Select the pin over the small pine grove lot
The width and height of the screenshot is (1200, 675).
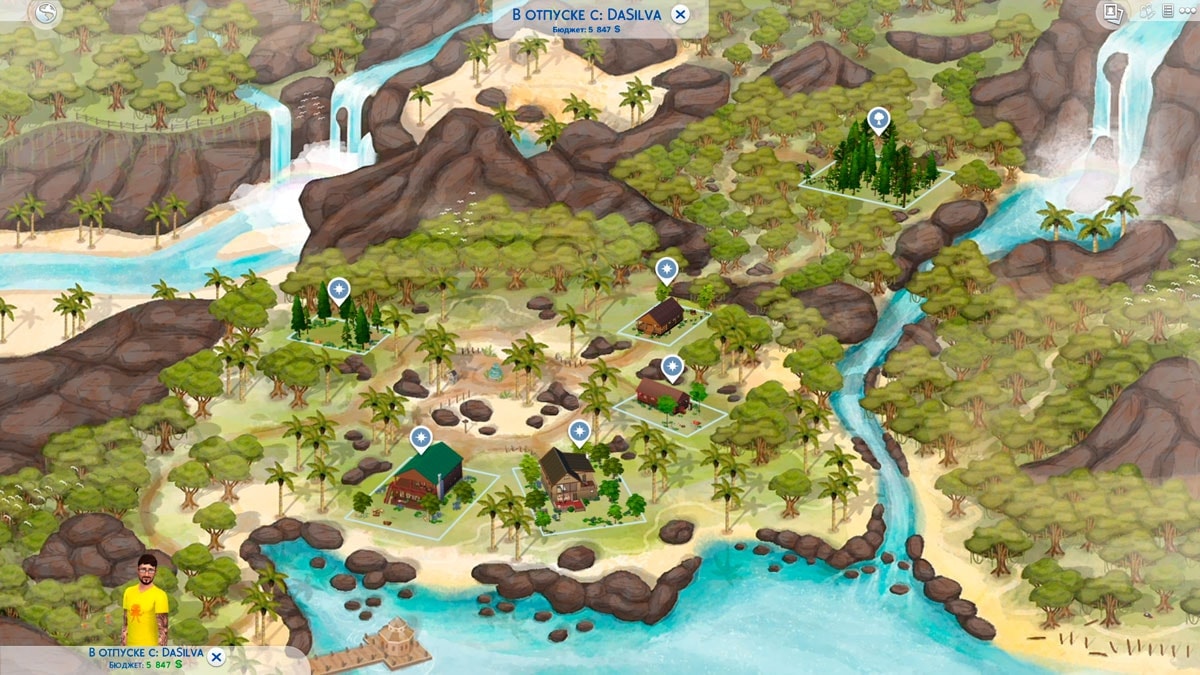pos(340,290)
